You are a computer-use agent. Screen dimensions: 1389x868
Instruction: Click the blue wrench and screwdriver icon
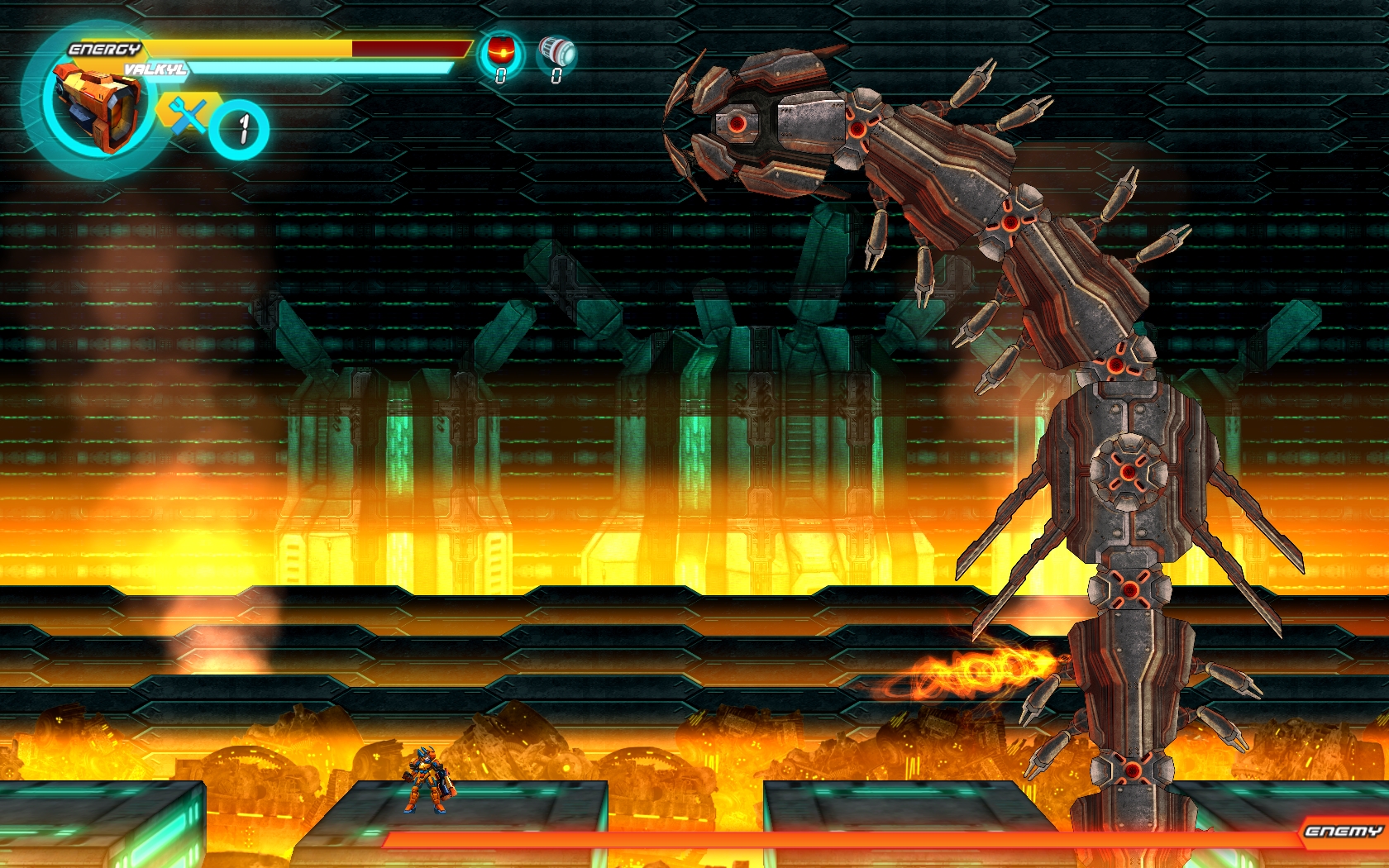189,114
